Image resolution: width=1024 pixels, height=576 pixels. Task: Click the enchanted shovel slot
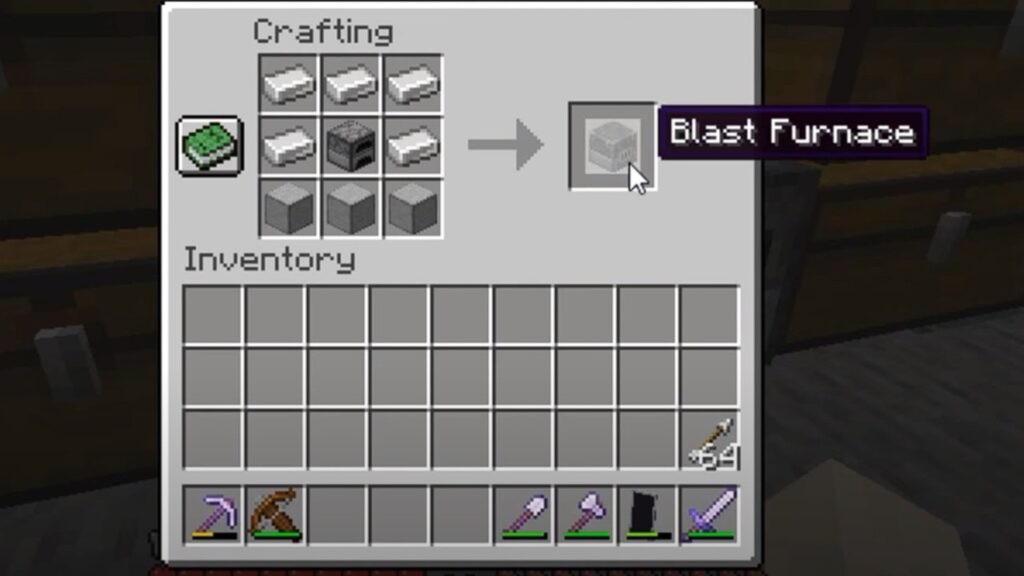click(523, 514)
